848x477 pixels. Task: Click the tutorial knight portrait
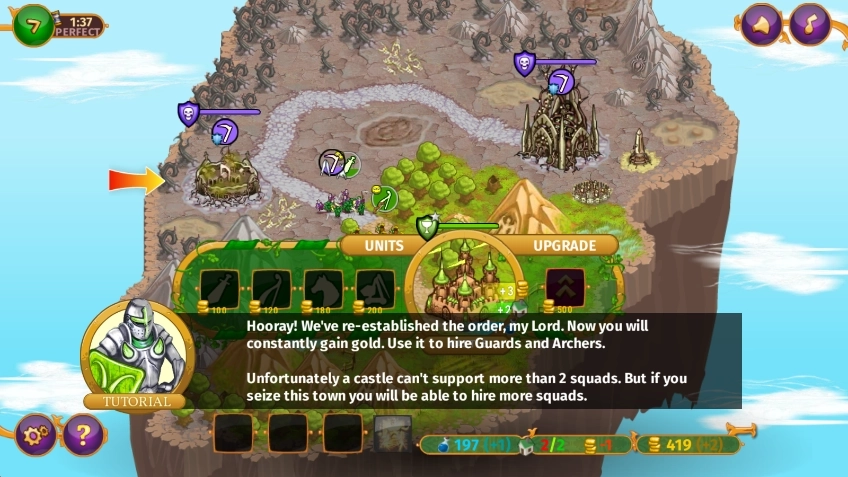tap(133, 350)
